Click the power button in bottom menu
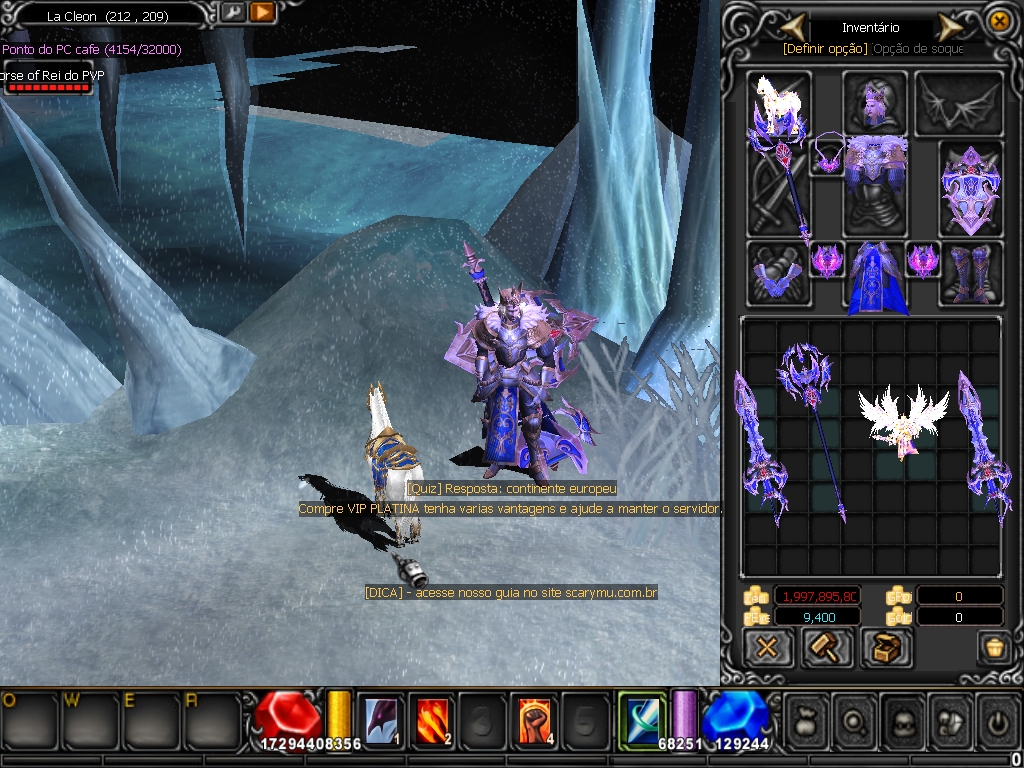This screenshot has width=1024, height=768. tap(997, 720)
